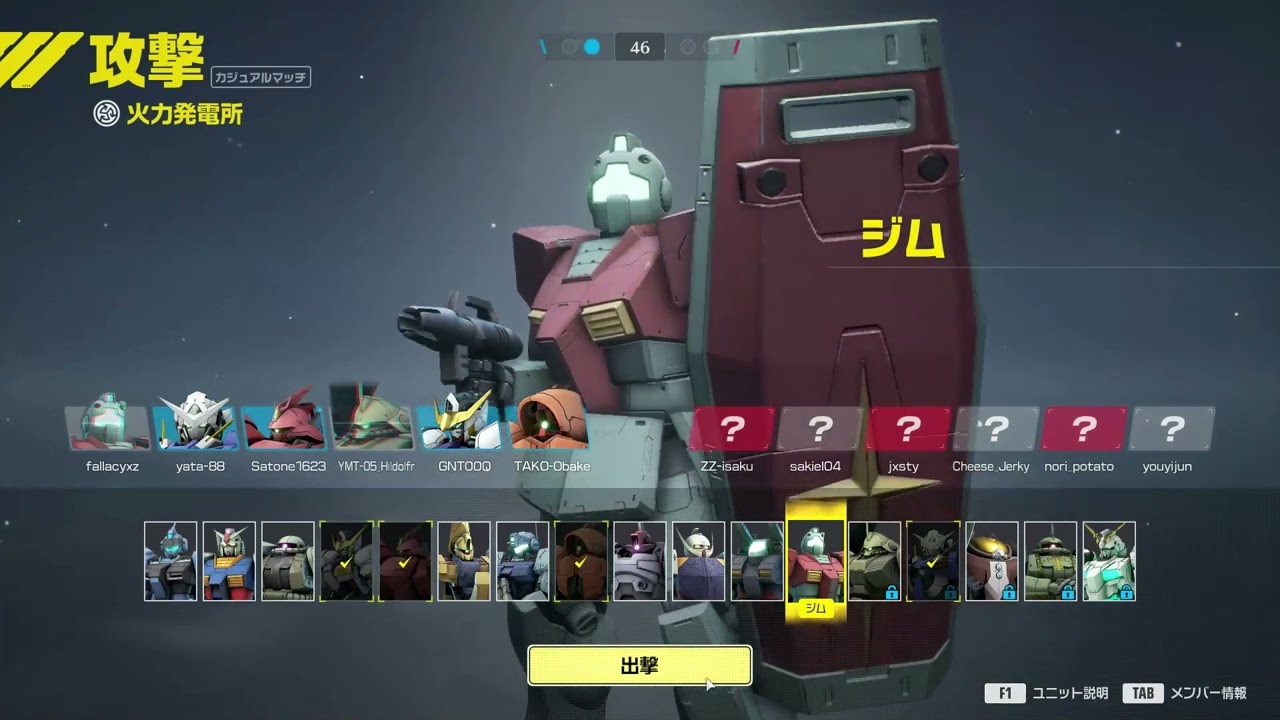This screenshot has width=1280, height=720.
Task: Choose the Turn A Gundam unit portrait
Action: click(699, 561)
